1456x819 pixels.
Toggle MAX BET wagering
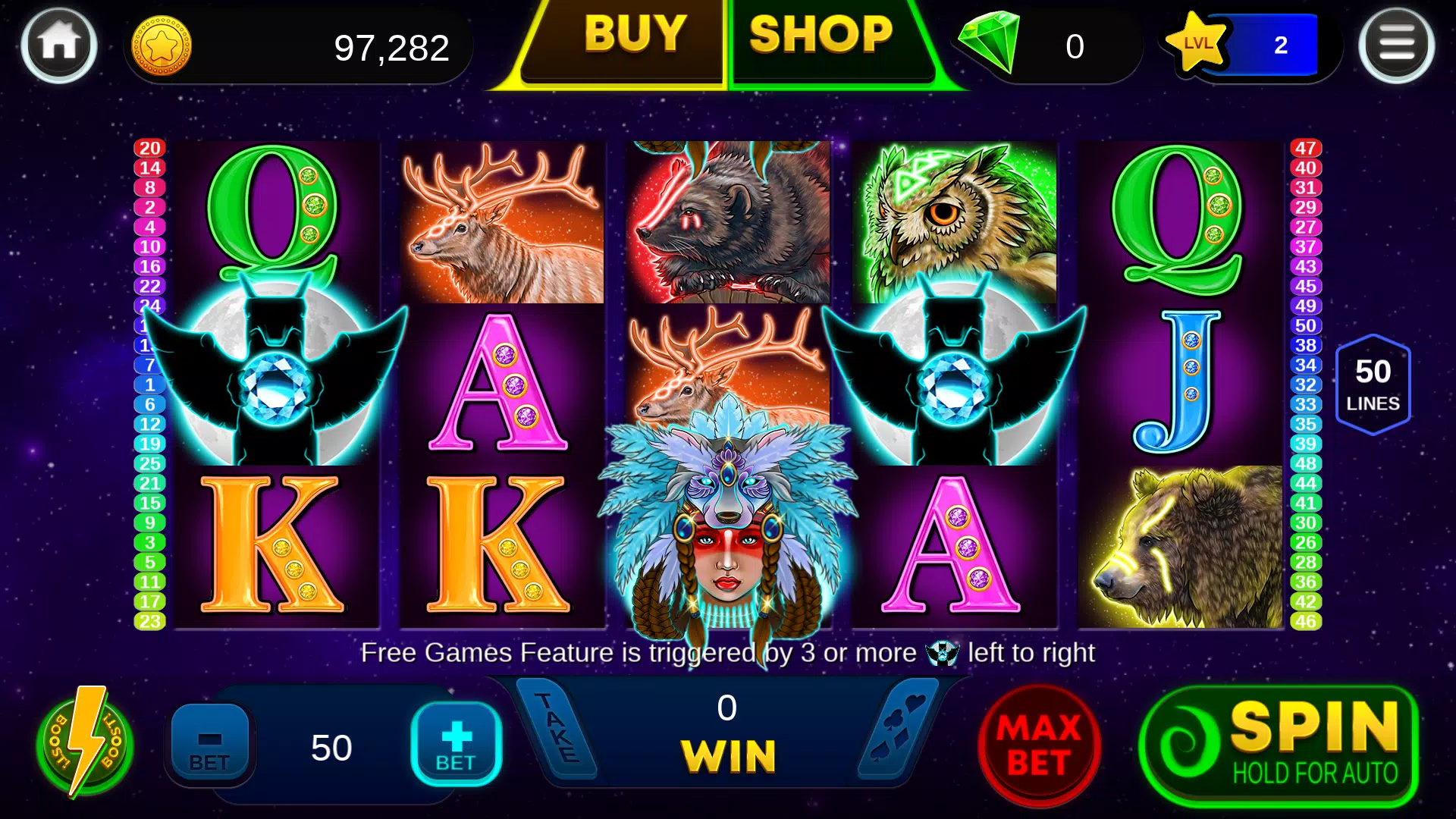click(x=1039, y=743)
